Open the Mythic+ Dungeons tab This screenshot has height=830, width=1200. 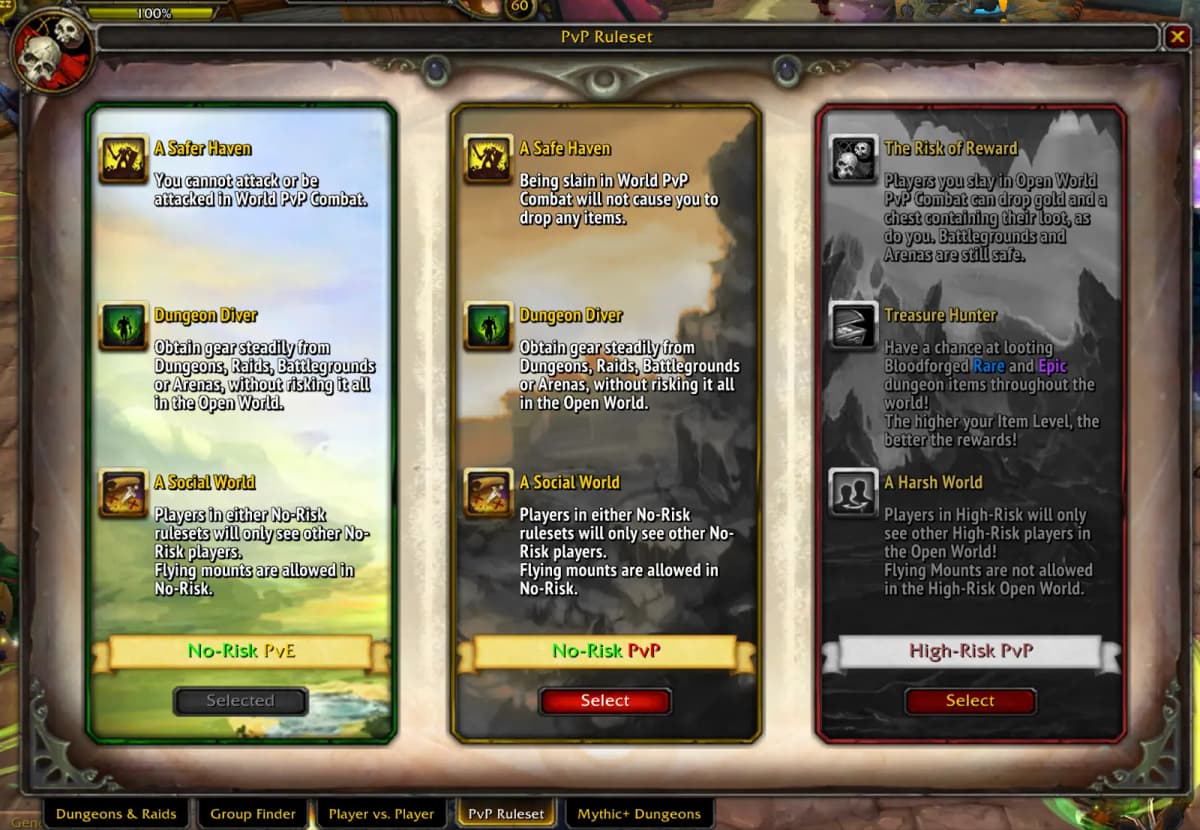pyautogui.click(x=639, y=814)
